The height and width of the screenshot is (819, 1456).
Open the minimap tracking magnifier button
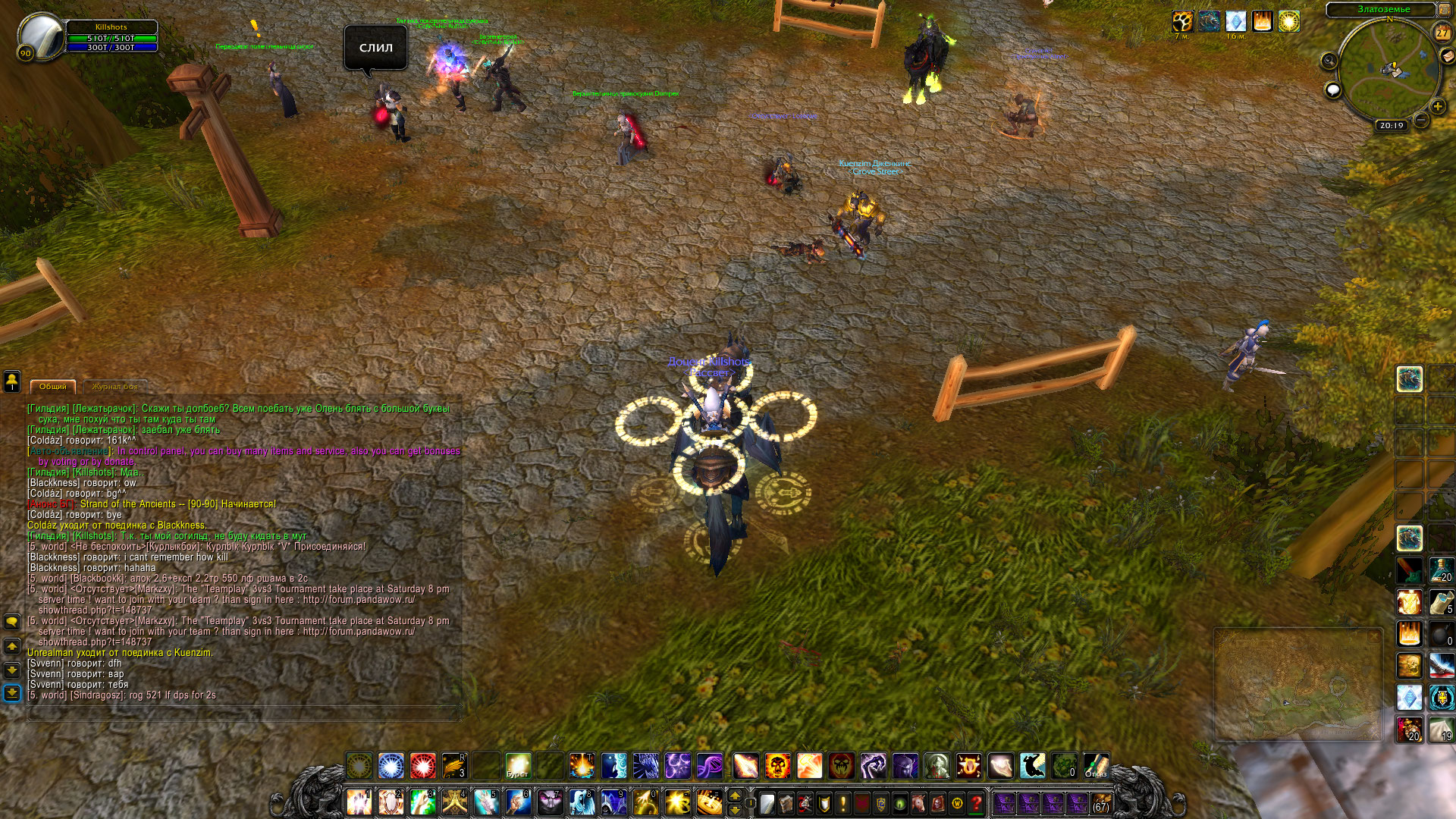1329,61
